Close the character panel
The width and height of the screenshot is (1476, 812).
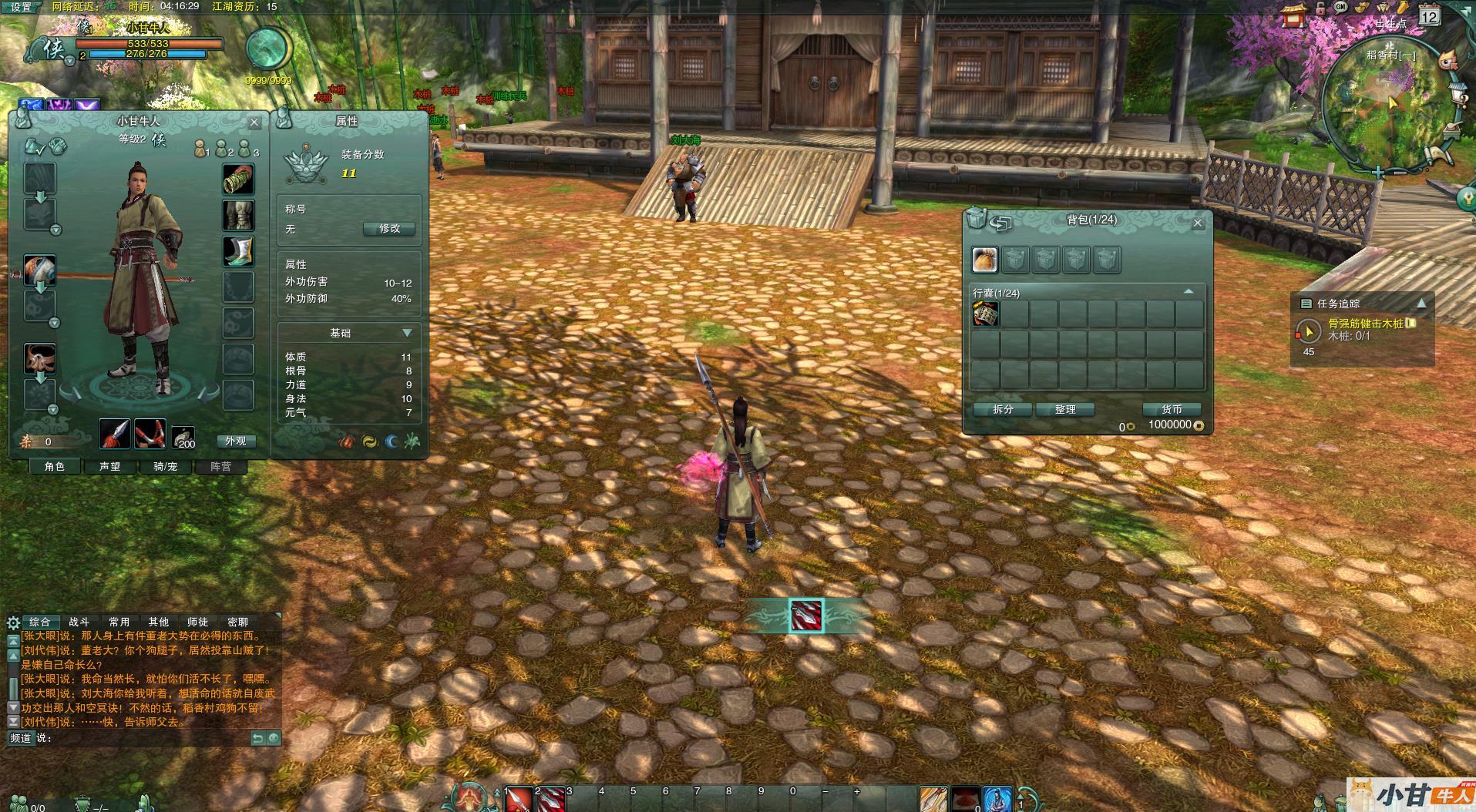click(x=254, y=122)
